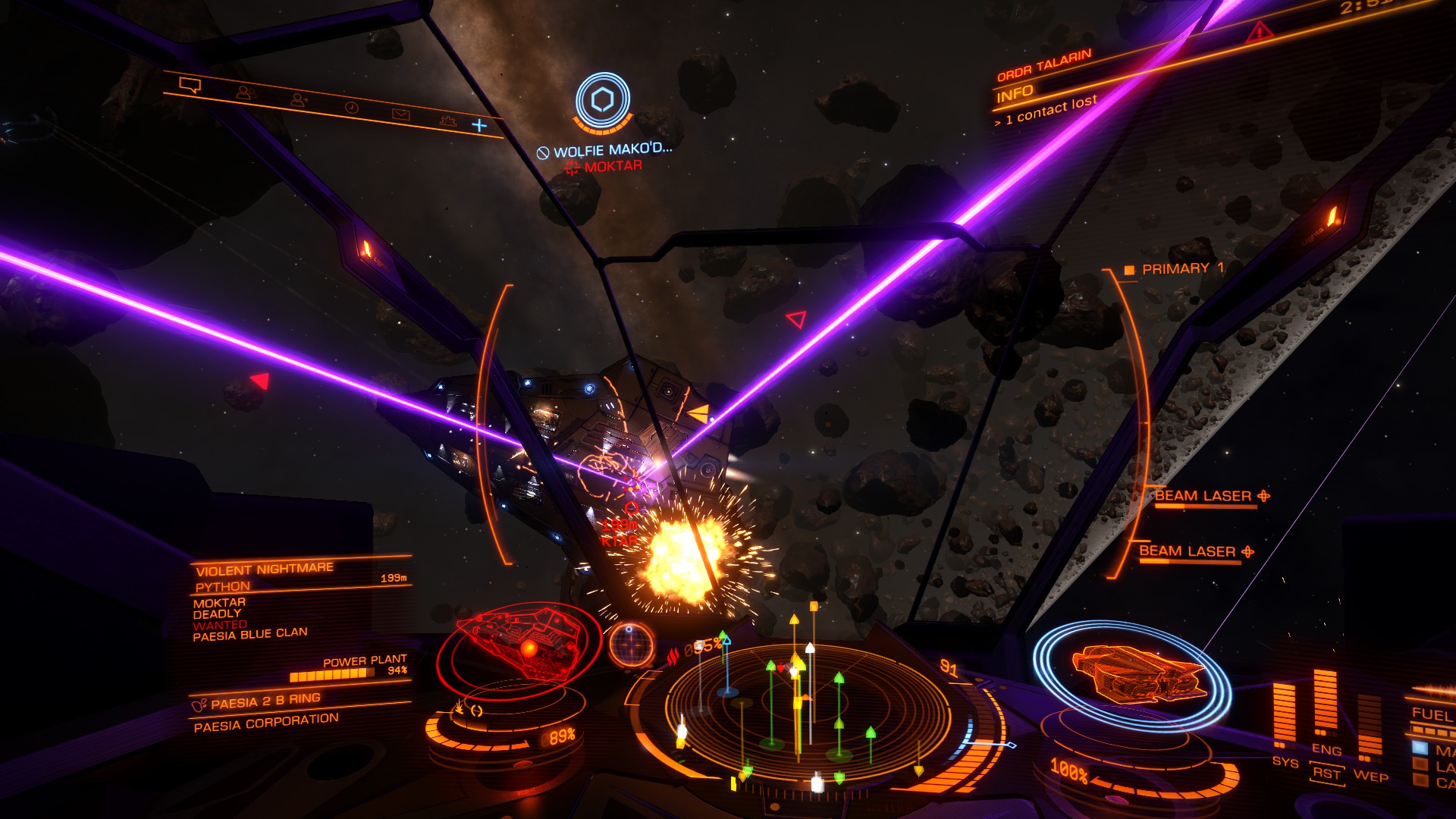Show the clock history tab
This screenshot has height=819, width=1456.
pyautogui.click(x=351, y=108)
